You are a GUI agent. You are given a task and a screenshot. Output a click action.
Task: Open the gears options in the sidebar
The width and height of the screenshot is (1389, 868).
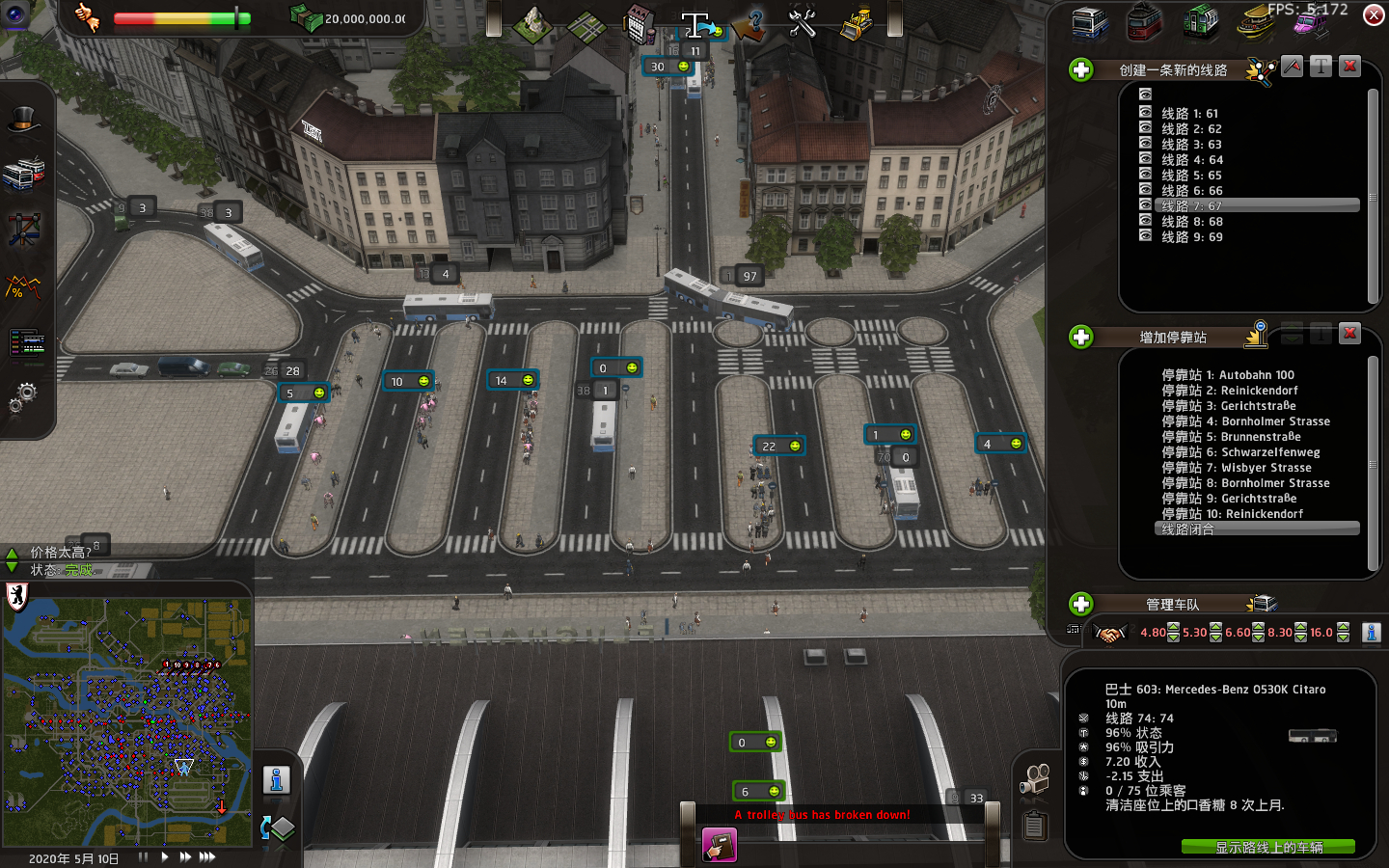[x=24, y=396]
